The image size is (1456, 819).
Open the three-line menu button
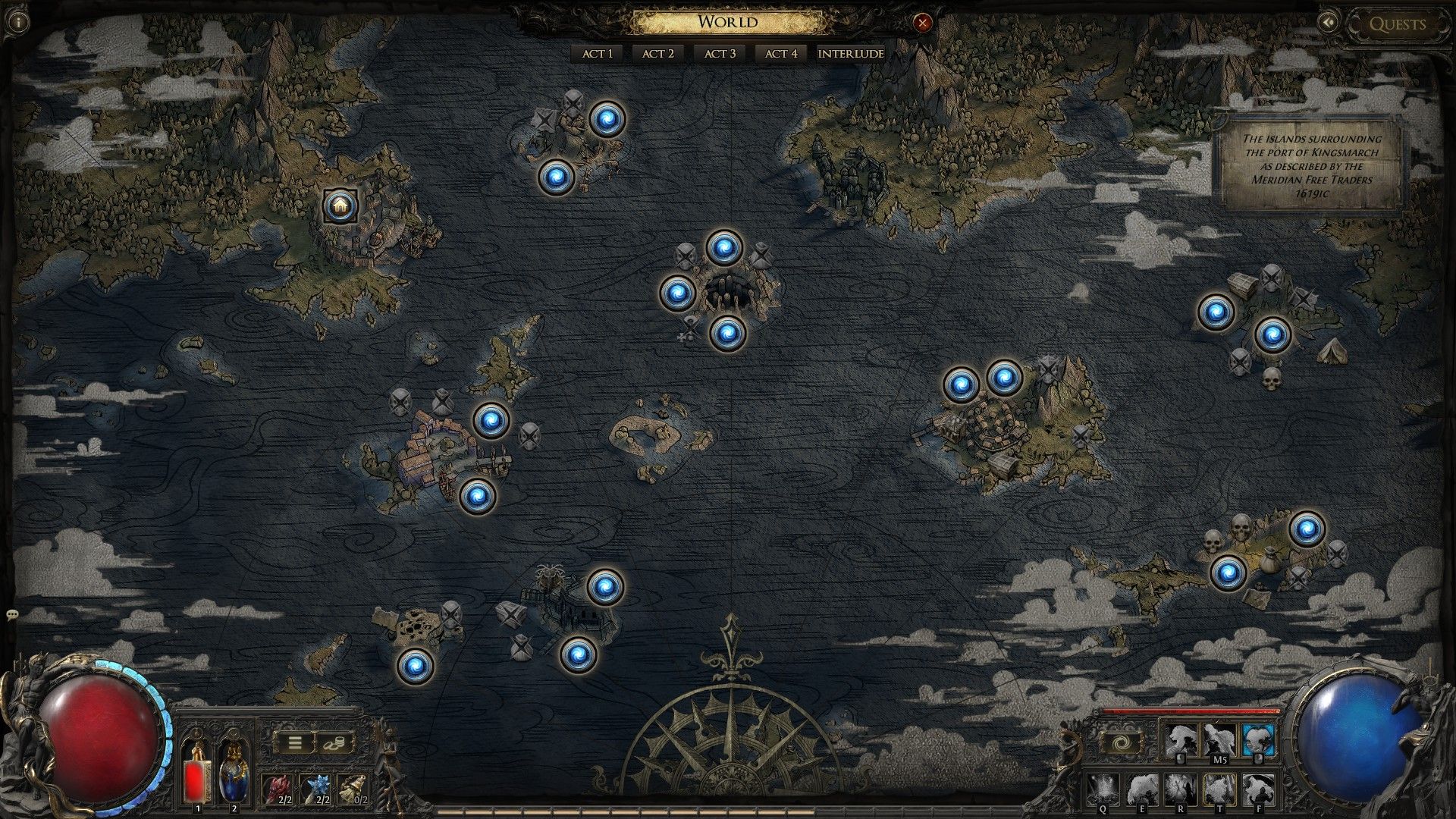pos(294,742)
